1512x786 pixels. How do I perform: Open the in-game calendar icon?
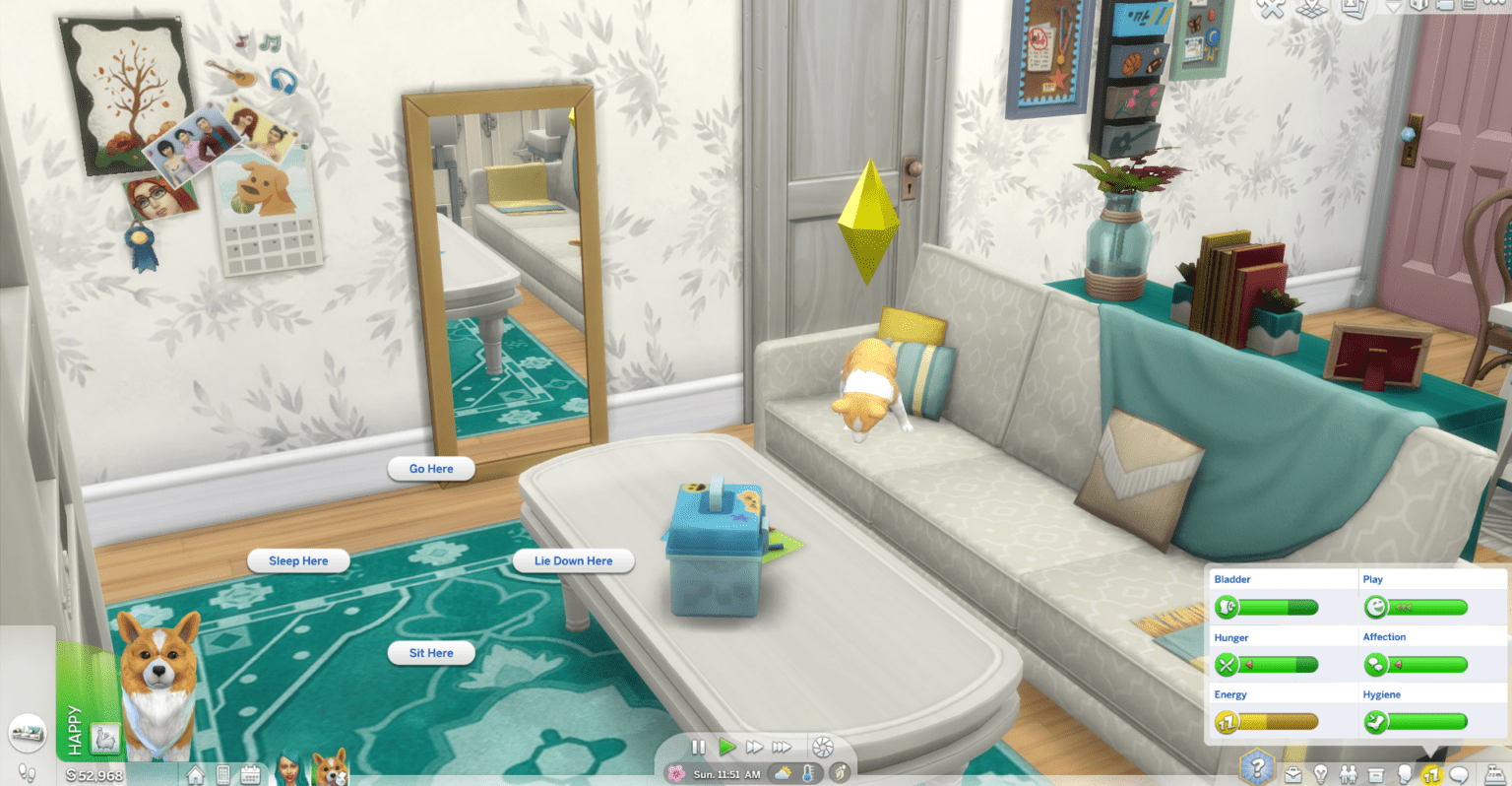[x=250, y=774]
